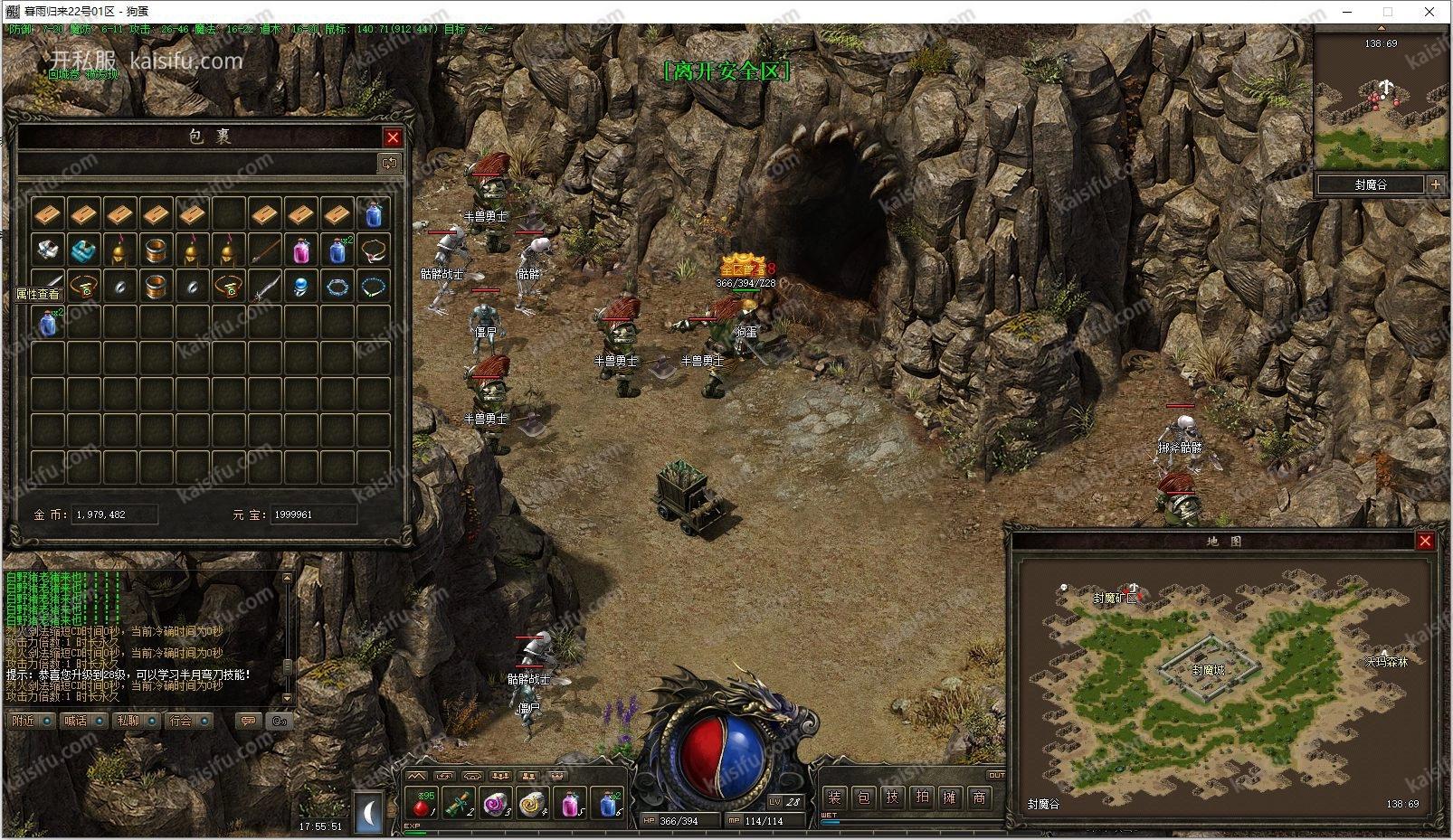Open the 拍 auction panel
The height and width of the screenshot is (840, 1453).
tap(921, 798)
